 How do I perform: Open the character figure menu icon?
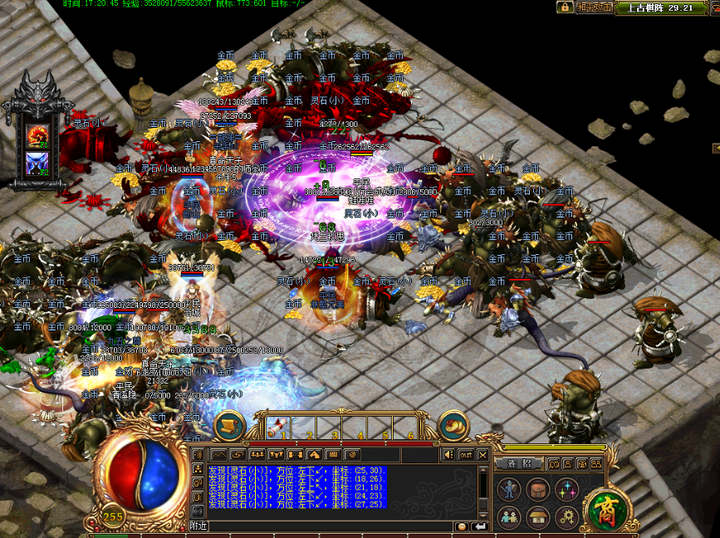point(510,489)
